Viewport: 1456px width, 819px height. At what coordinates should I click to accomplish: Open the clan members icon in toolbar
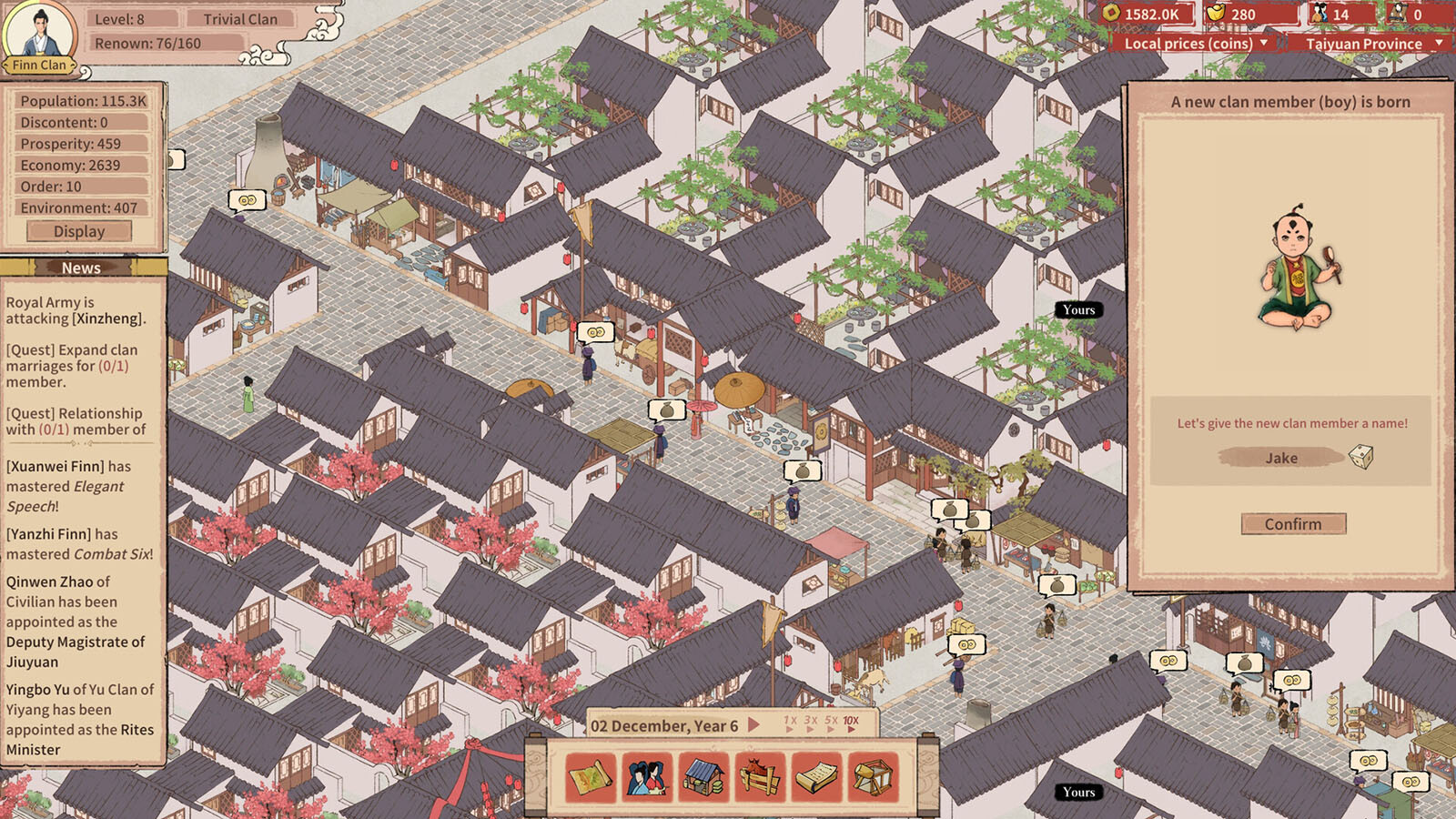pos(647,778)
